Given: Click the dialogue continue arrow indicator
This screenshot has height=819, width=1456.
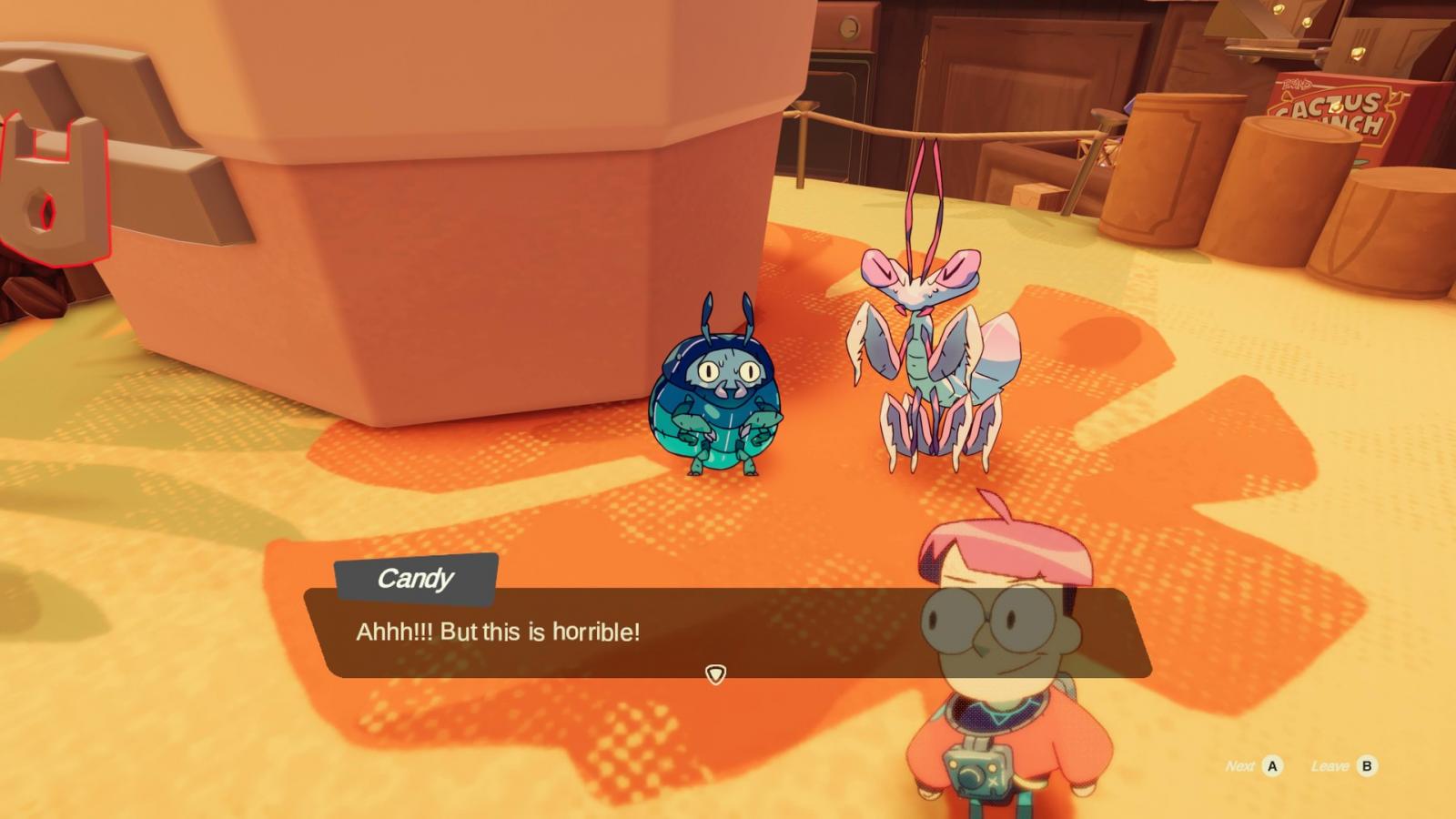Looking at the screenshot, I should [x=715, y=674].
